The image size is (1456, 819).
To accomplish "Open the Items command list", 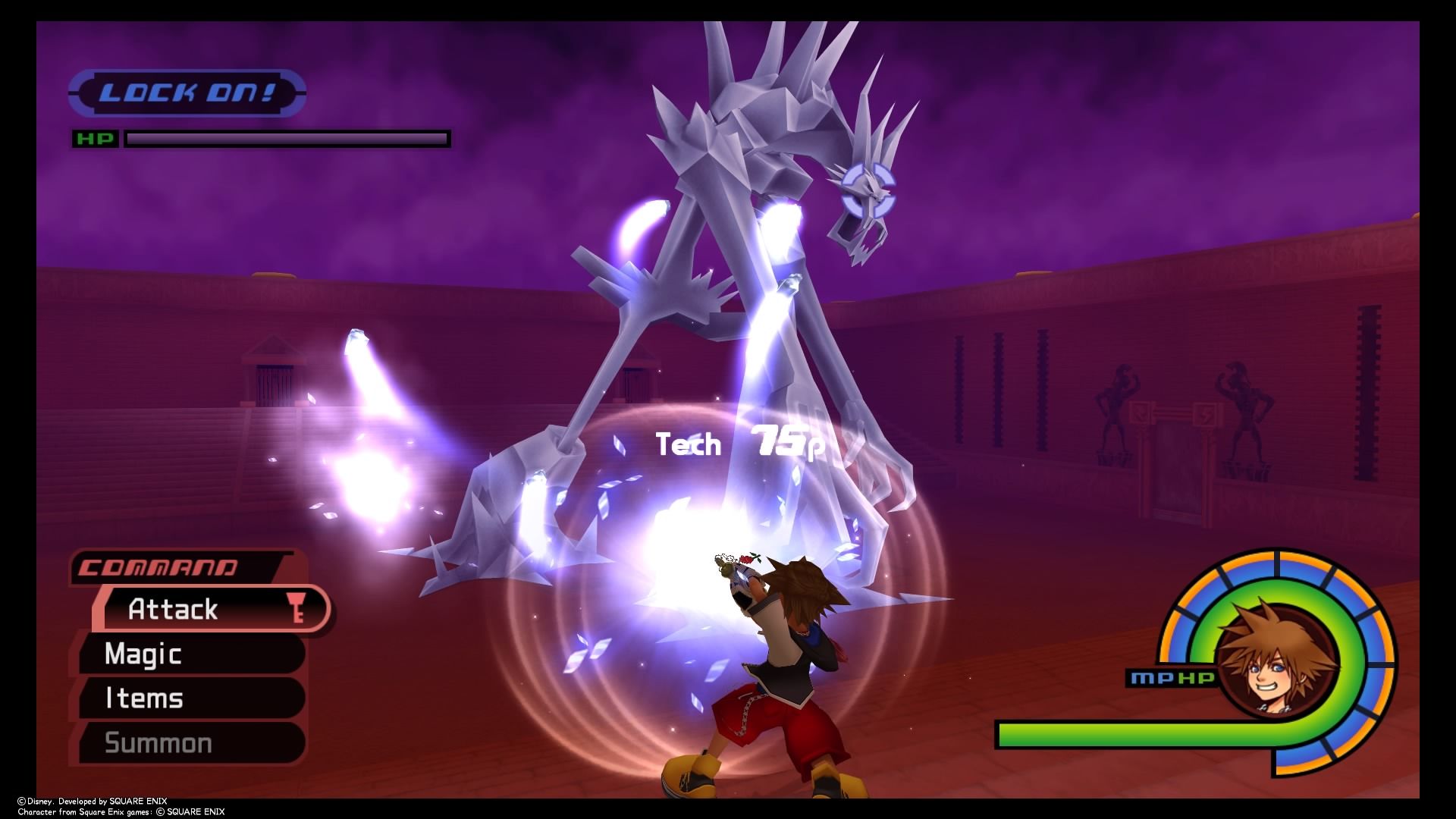I will click(x=143, y=697).
